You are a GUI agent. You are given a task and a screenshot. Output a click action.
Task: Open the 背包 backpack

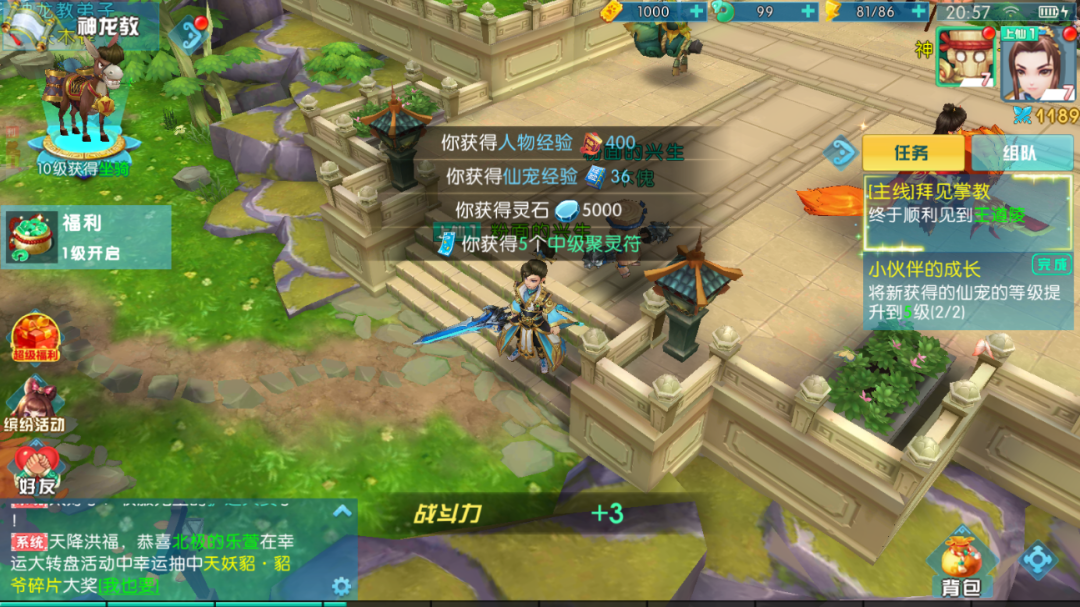point(959,567)
